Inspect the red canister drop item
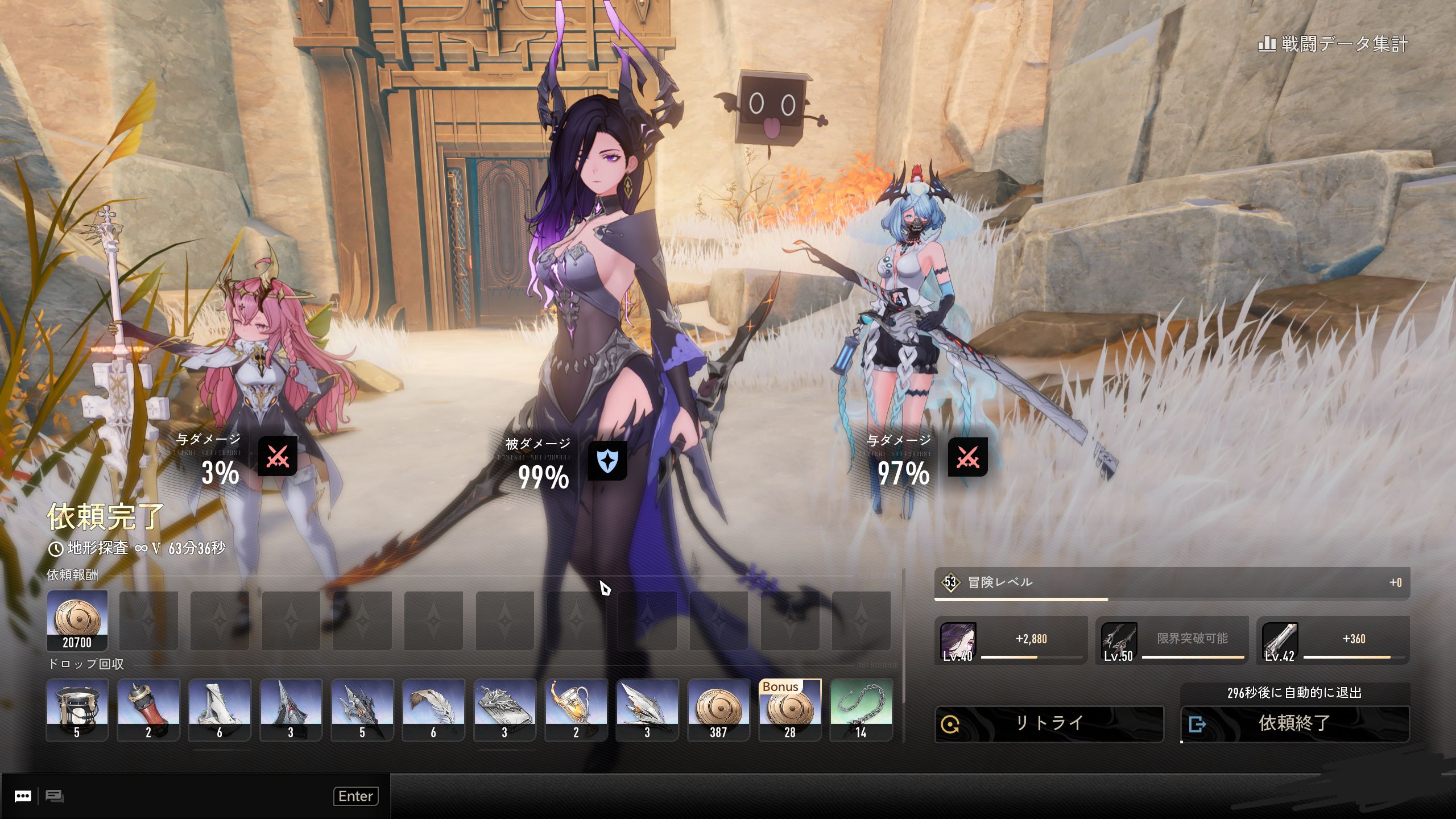This screenshot has width=1456, height=819. click(x=148, y=710)
